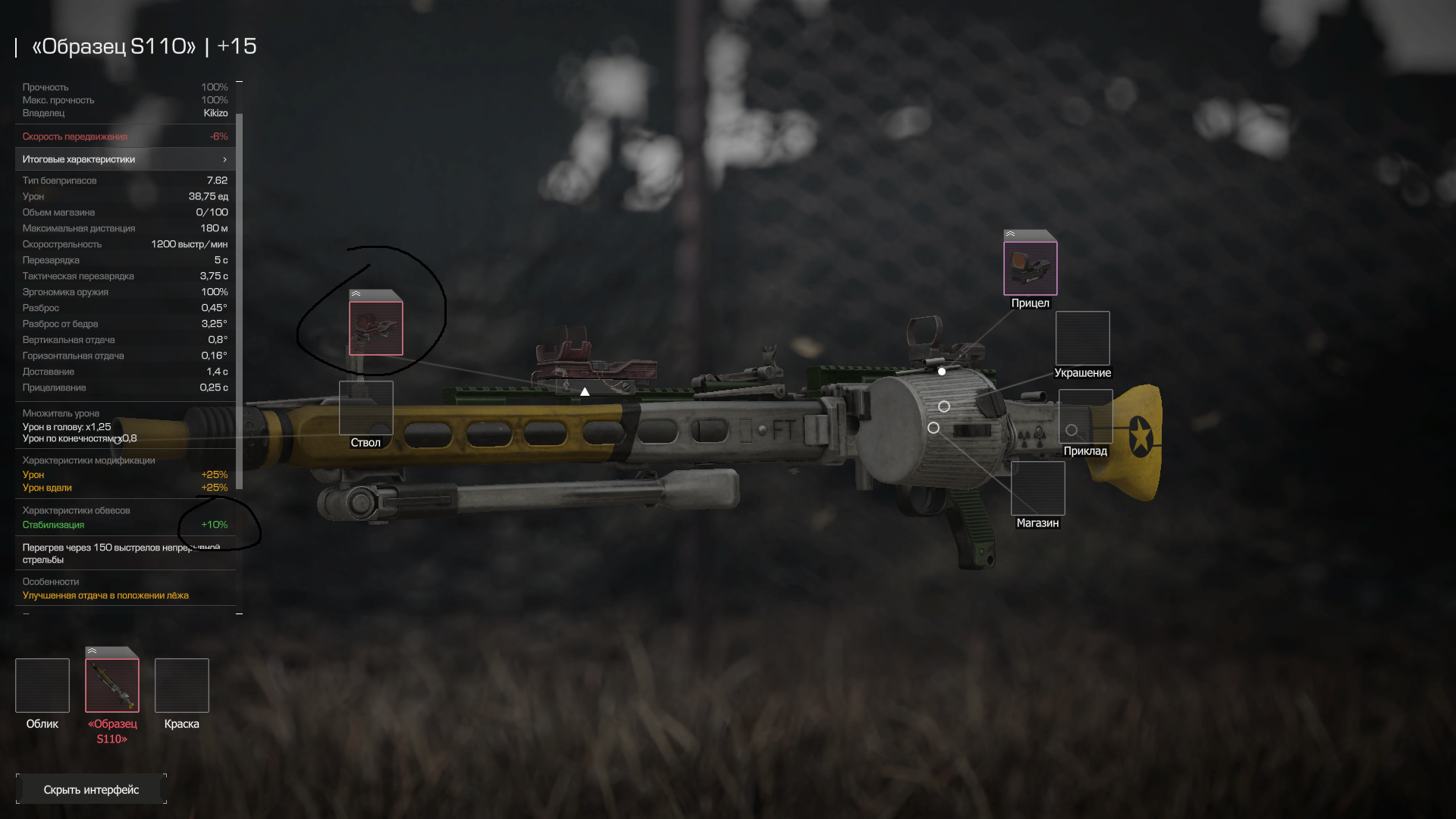This screenshot has height=819, width=1456.
Task: Open the empty Приклад stock slot
Action: (x=1085, y=416)
